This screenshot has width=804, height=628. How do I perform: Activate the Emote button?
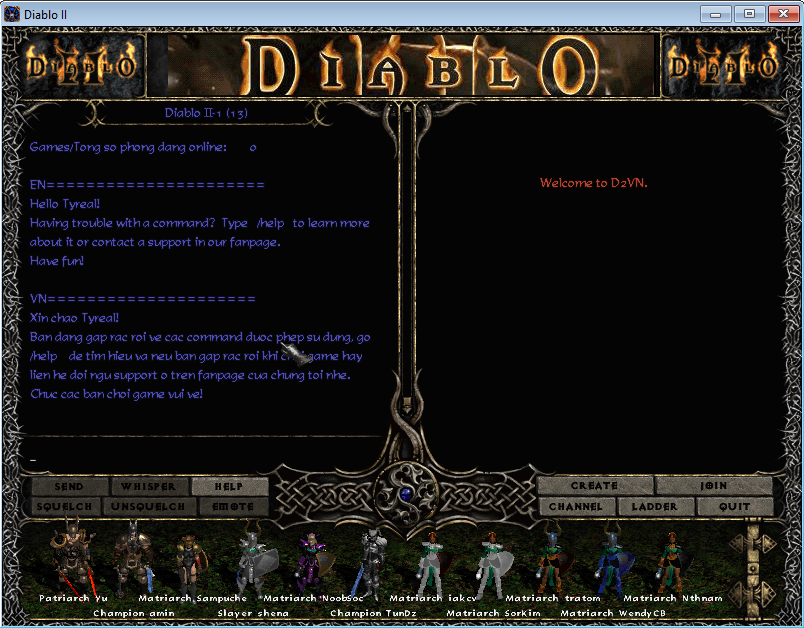229,507
